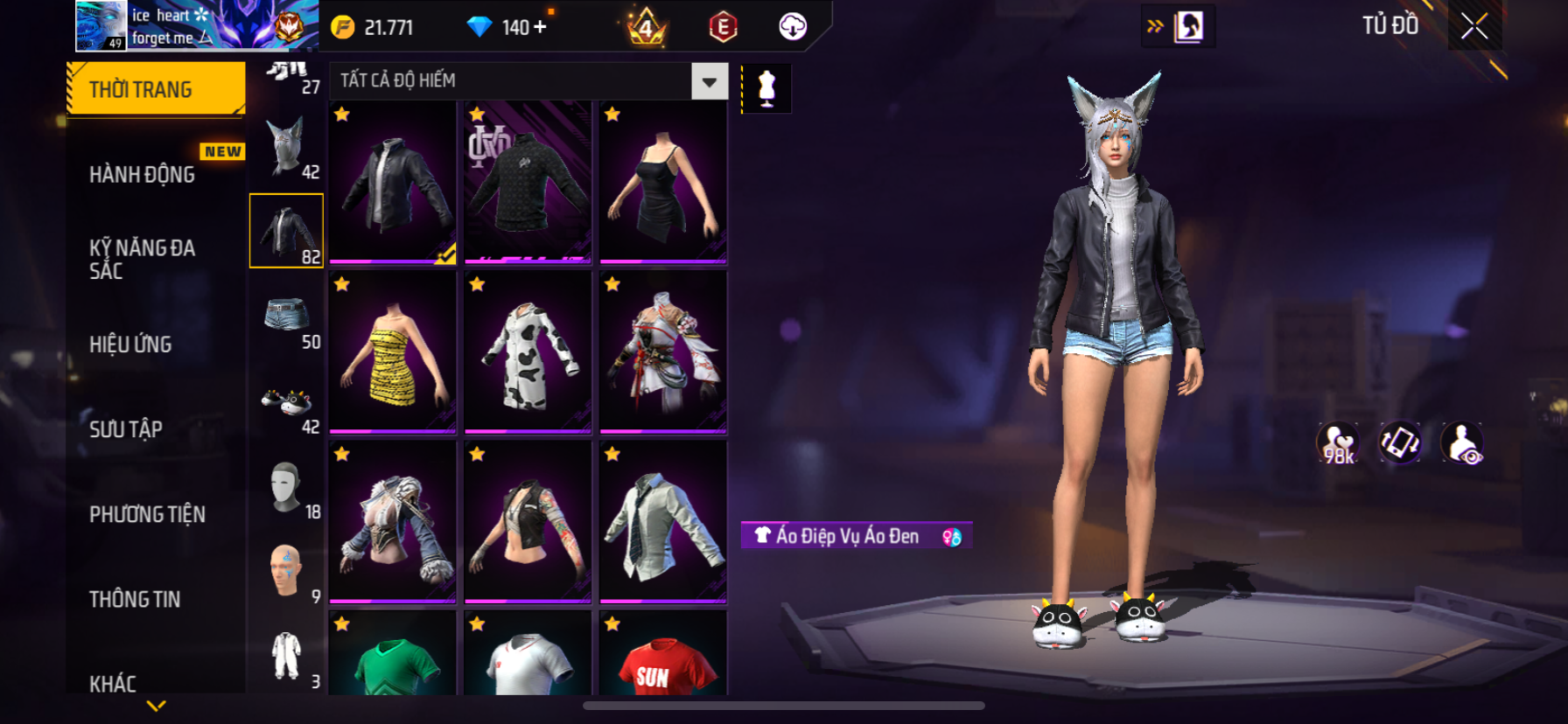Pick the white shirt with necktie
Viewport: 1568px width, 724px height.
[663, 522]
